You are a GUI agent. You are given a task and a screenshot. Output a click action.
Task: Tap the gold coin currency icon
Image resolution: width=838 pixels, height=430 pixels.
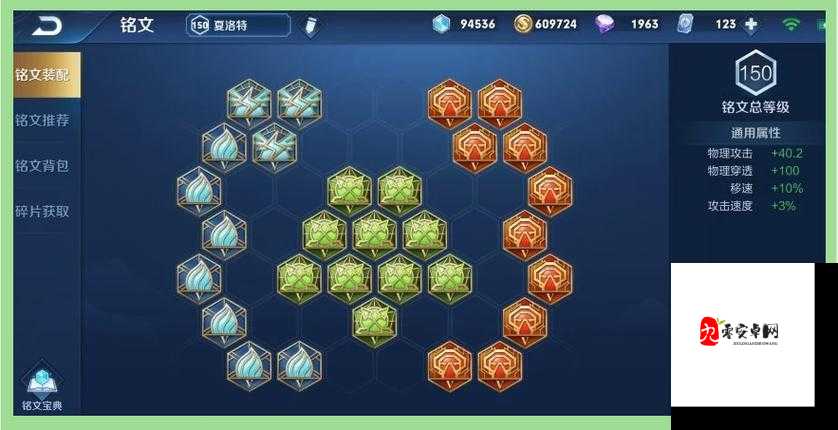click(523, 24)
